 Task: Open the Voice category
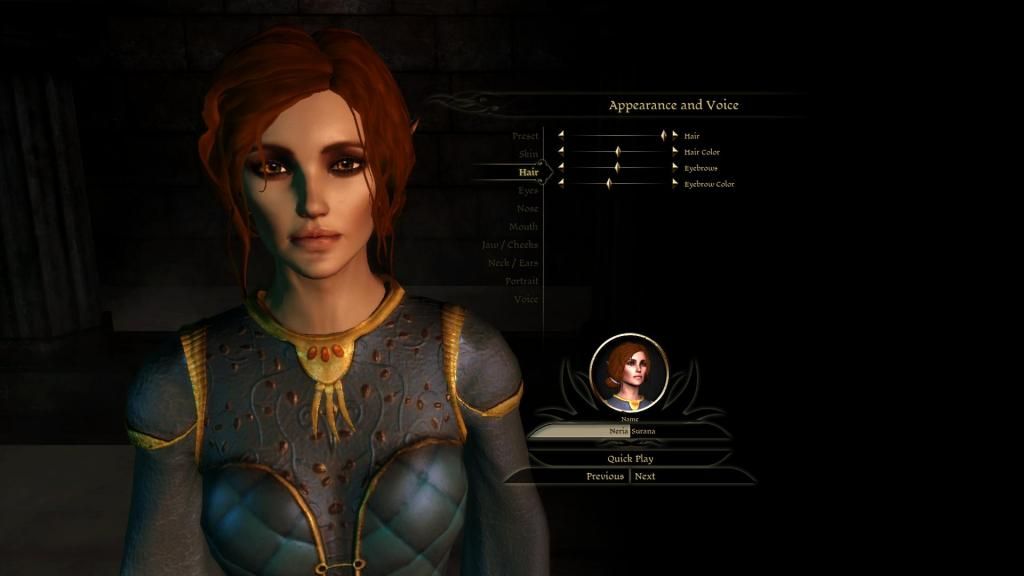click(x=526, y=299)
